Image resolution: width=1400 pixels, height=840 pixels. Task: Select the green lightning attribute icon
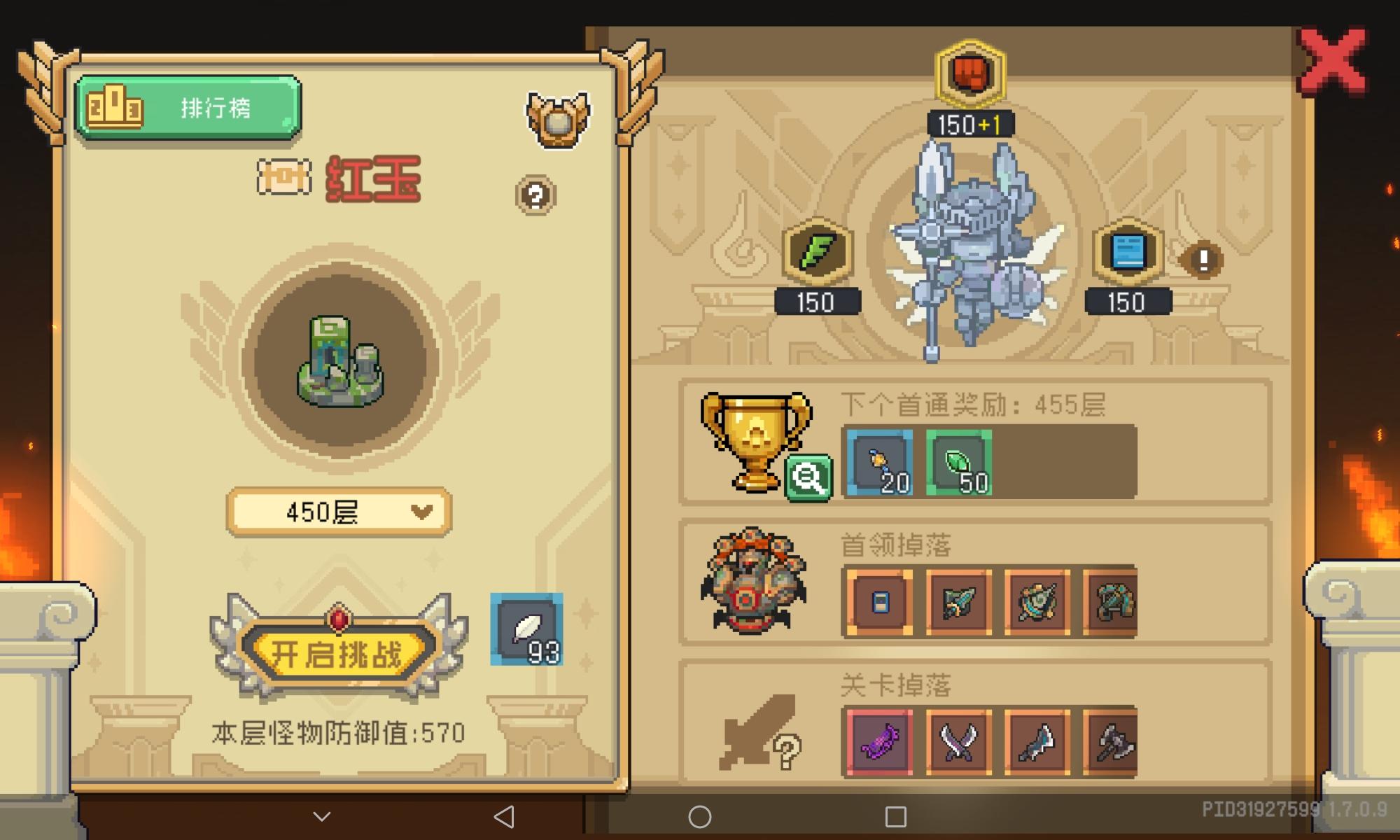(816, 252)
